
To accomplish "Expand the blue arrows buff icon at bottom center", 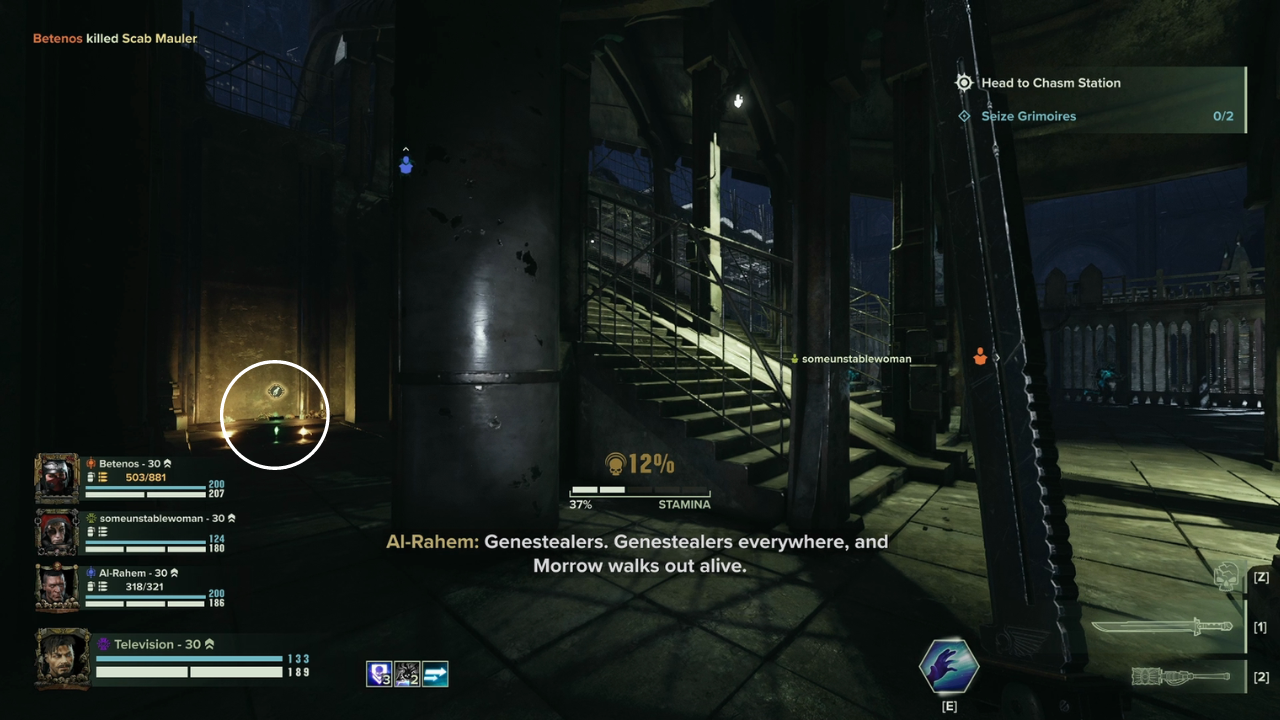I will coord(435,673).
